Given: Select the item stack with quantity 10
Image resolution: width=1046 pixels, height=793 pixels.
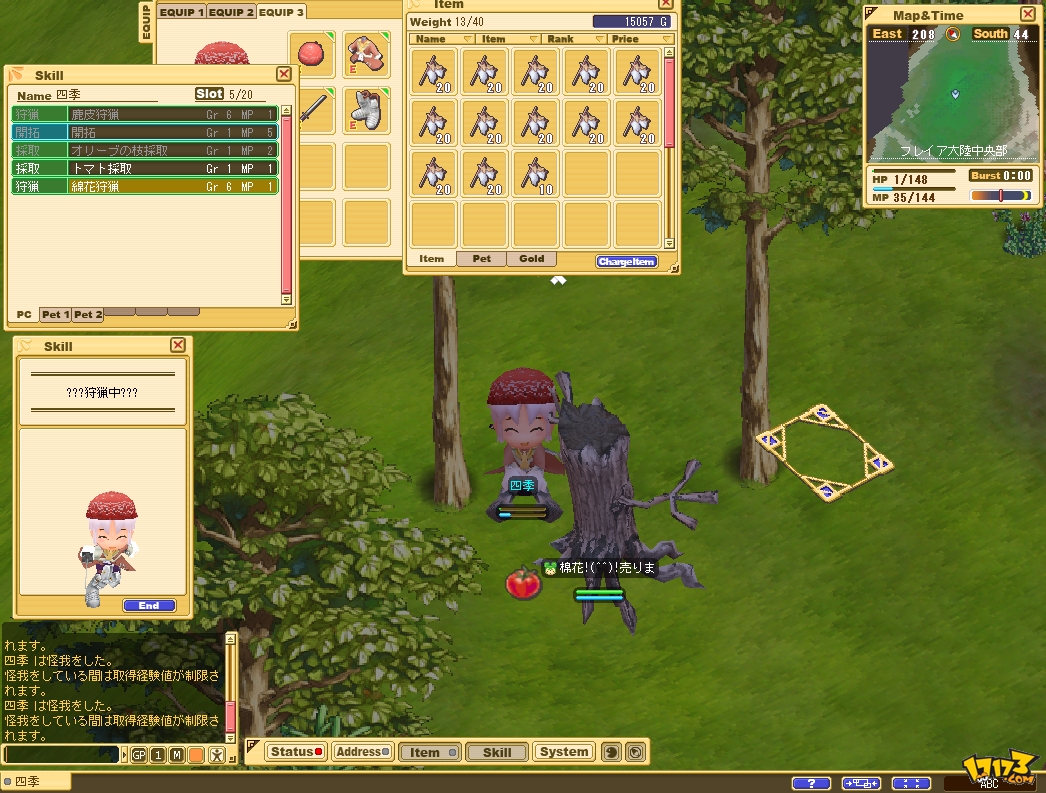Looking at the screenshot, I should 536,174.
